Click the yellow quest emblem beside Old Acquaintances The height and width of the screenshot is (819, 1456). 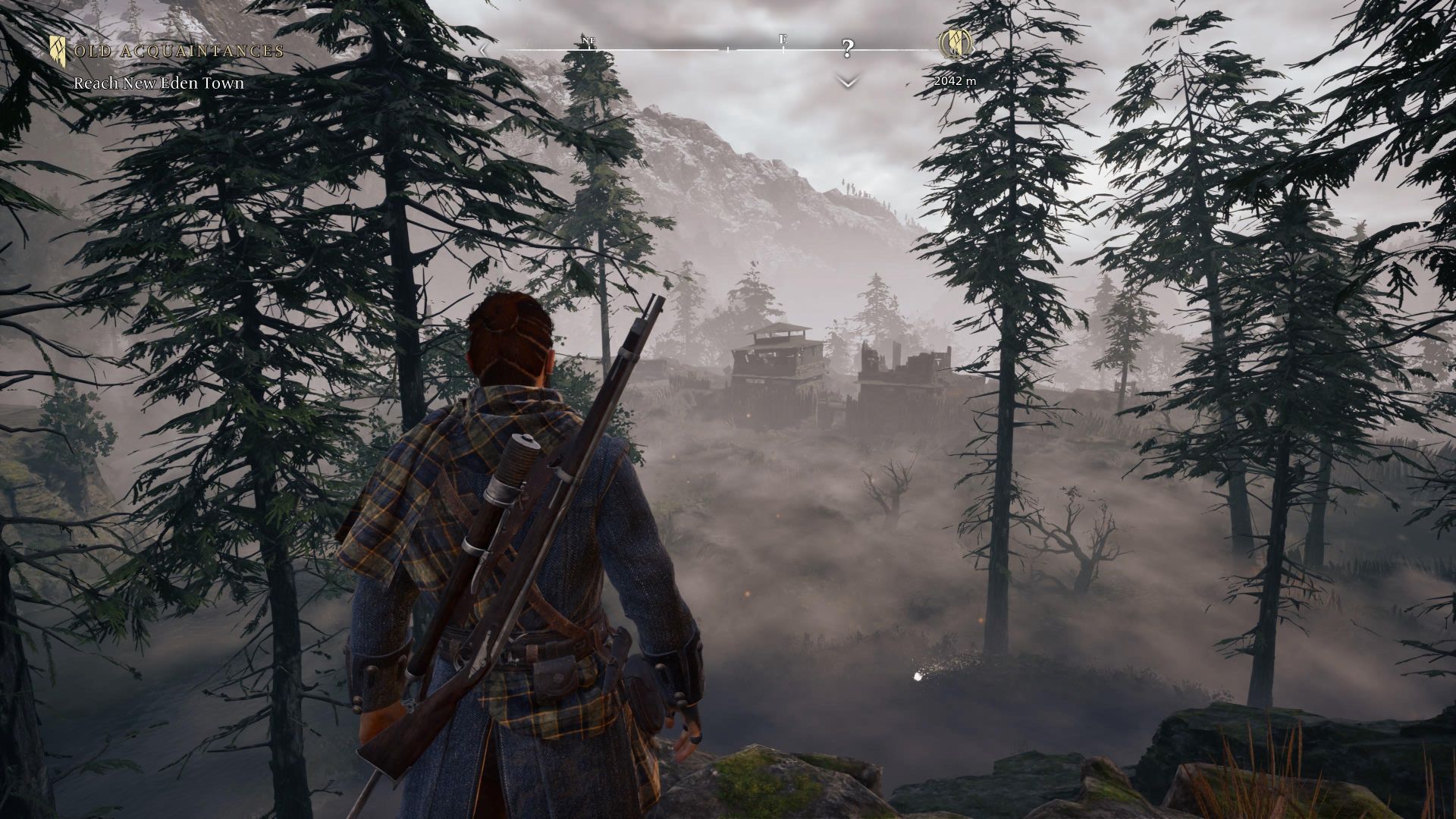coord(57,50)
